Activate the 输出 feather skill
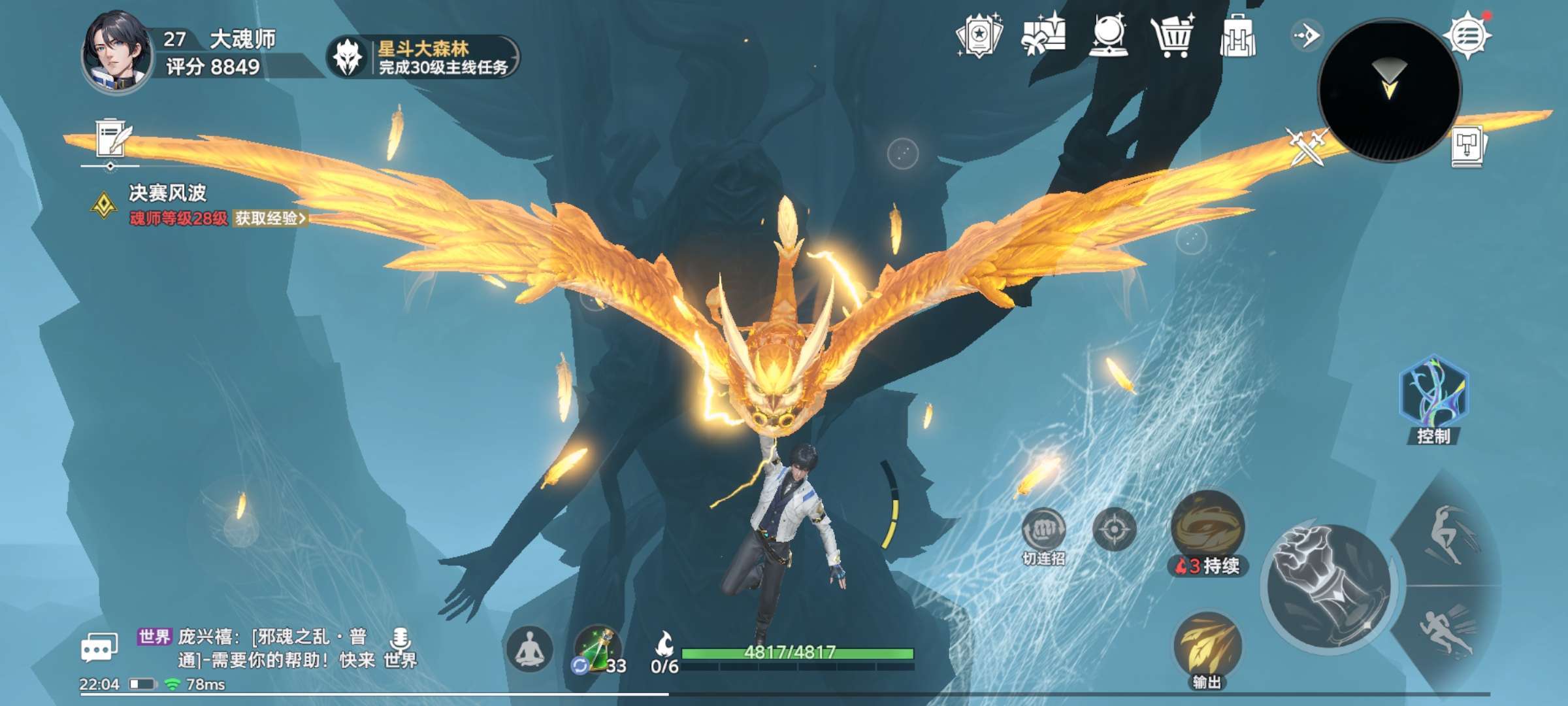 tap(1207, 645)
